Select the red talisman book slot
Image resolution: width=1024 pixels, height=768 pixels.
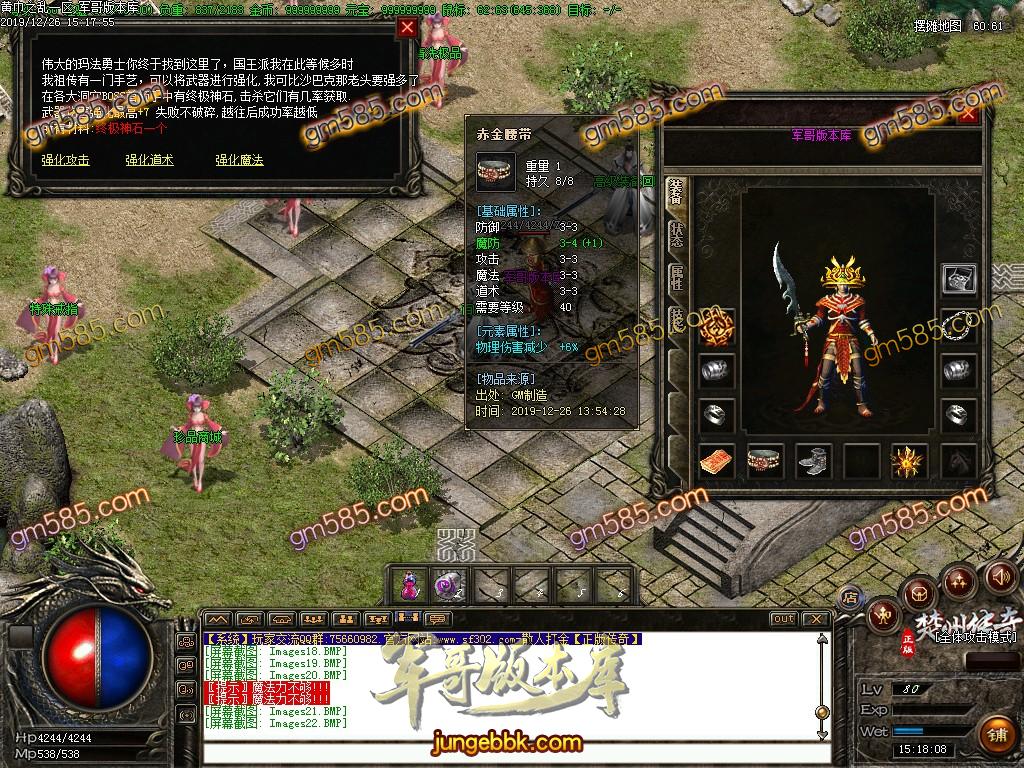(x=717, y=460)
